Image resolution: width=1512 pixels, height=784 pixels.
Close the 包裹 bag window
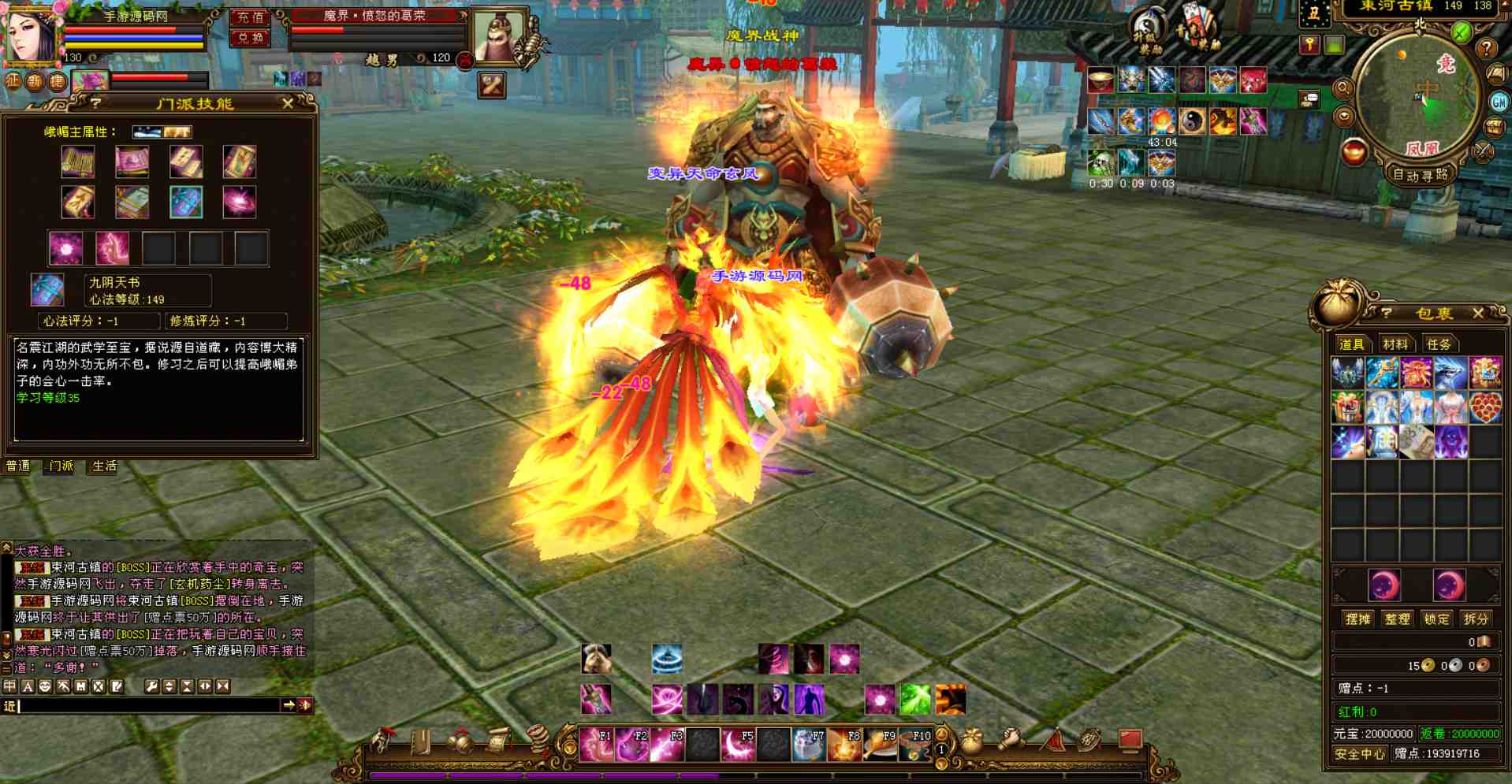(1478, 313)
